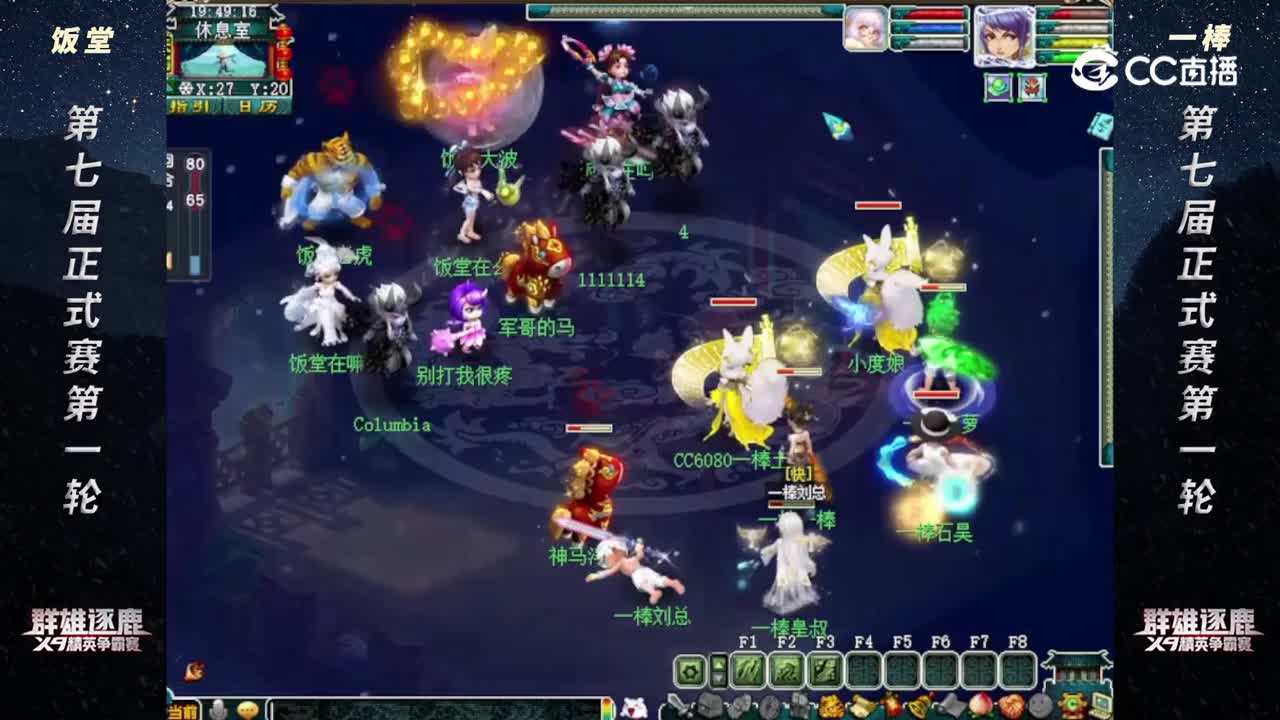
Task: Click the up arrow beside the hexagon icon
Action: (718, 662)
